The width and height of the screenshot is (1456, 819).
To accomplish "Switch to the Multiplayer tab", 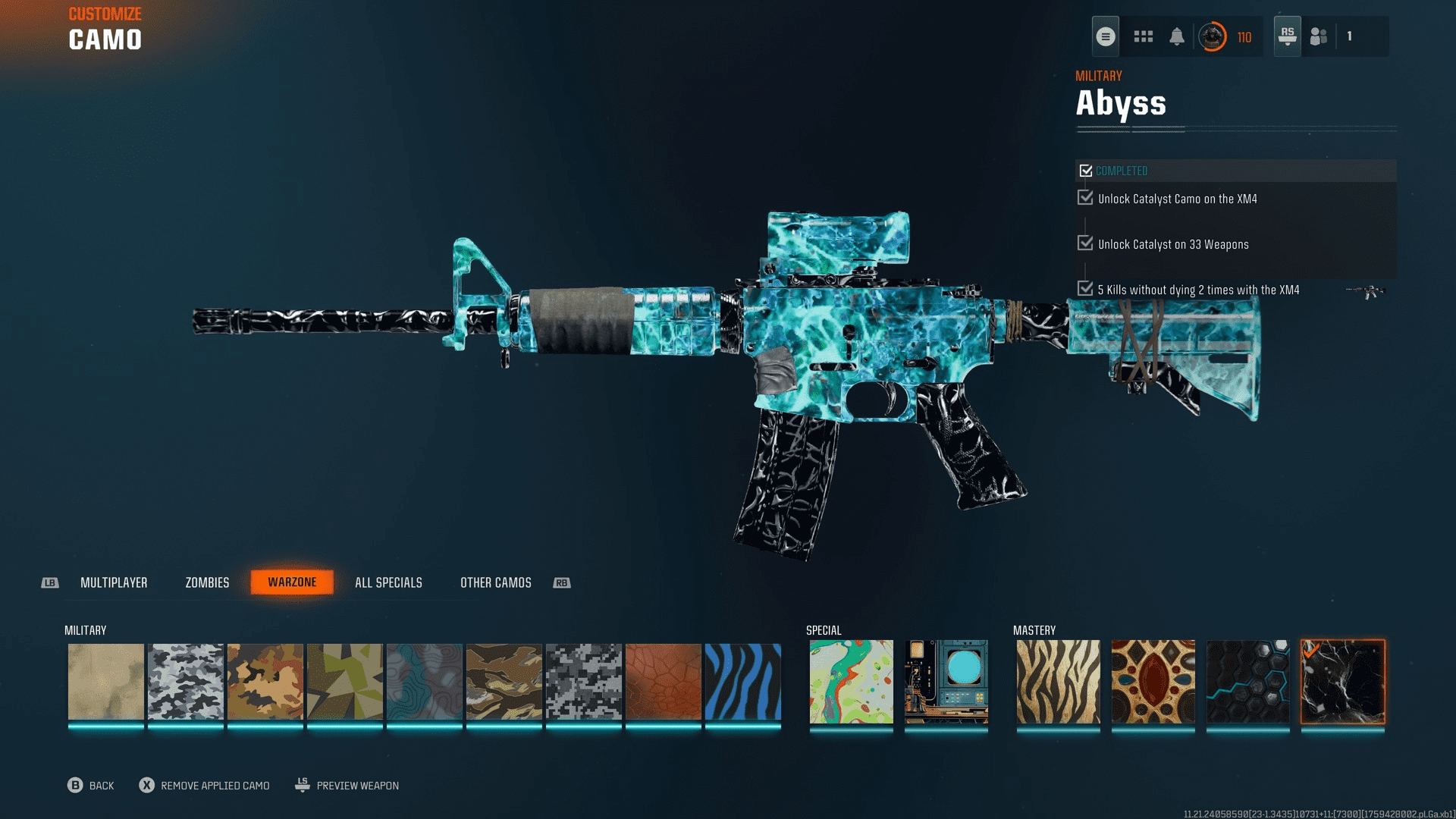I will [114, 582].
